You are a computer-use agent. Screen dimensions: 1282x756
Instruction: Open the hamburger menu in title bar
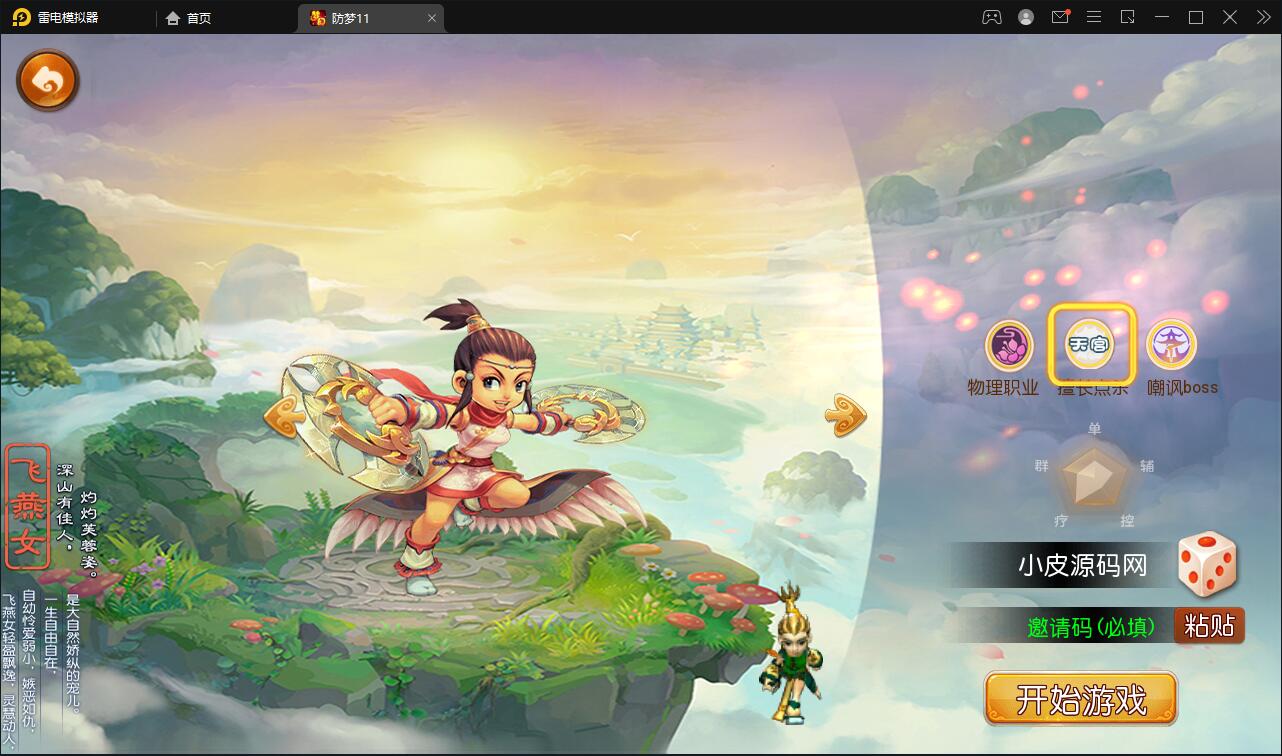coord(1094,17)
